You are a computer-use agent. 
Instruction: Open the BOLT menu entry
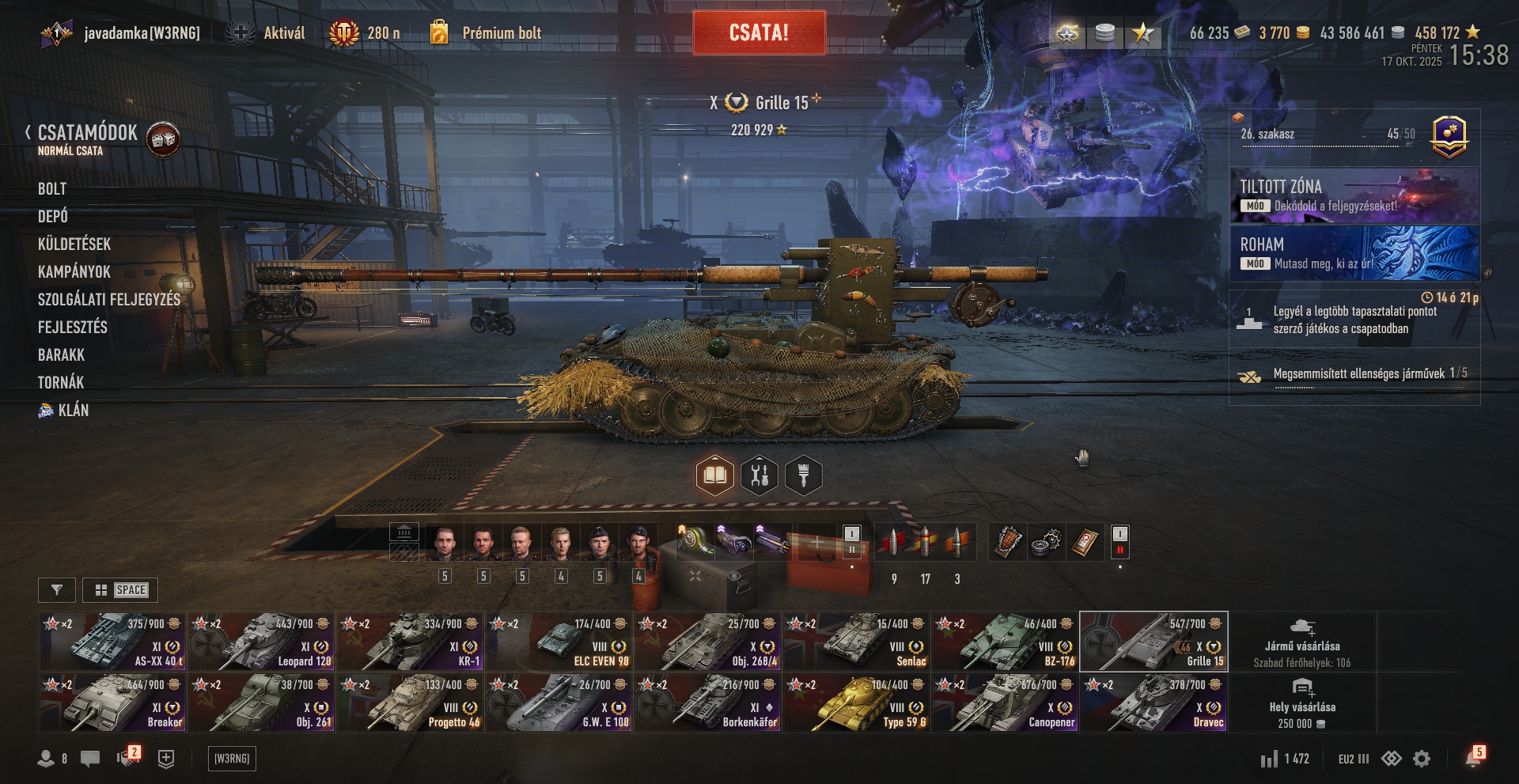pyautogui.click(x=52, y=189)
